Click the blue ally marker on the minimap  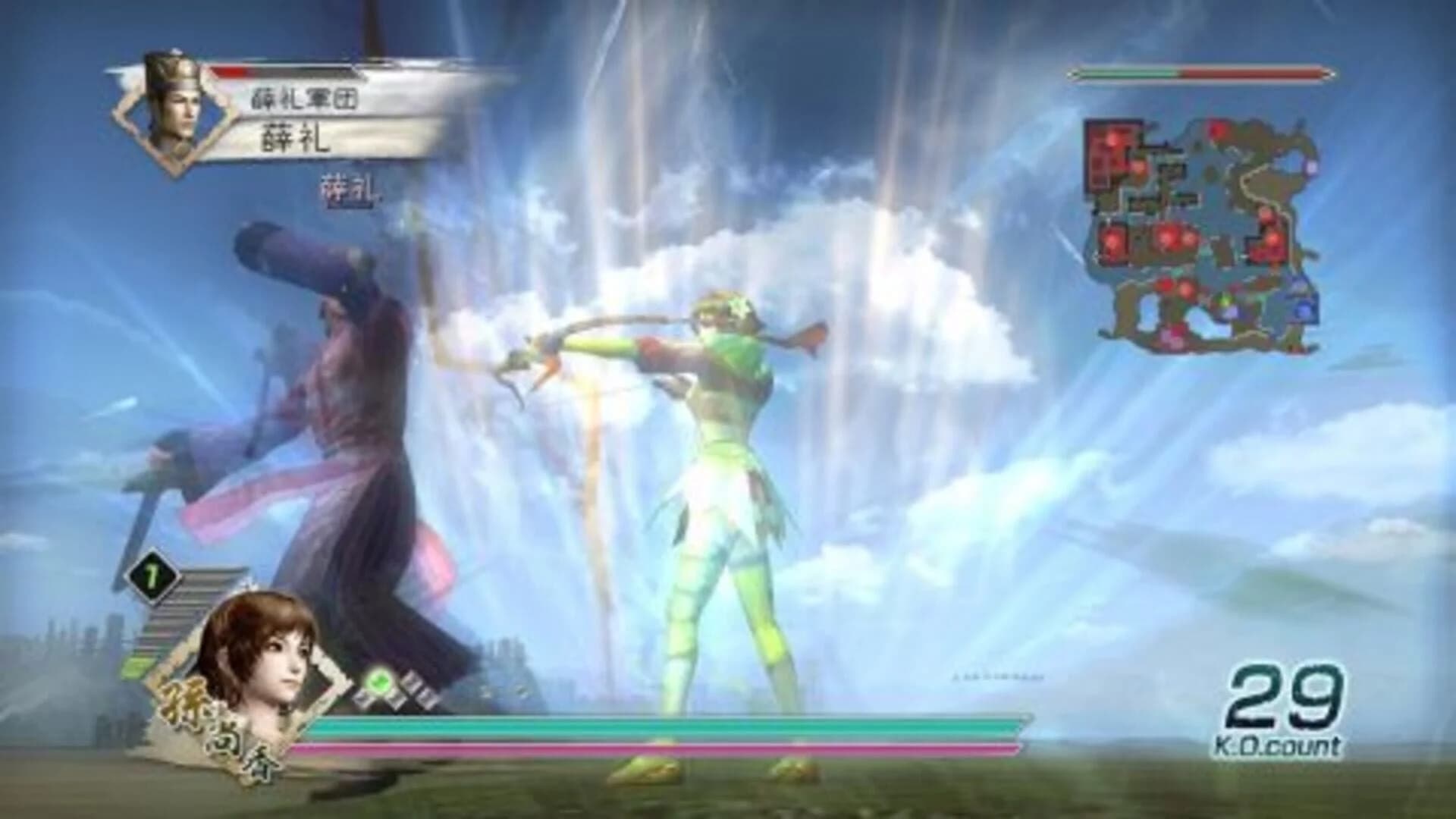point(1301,311)
